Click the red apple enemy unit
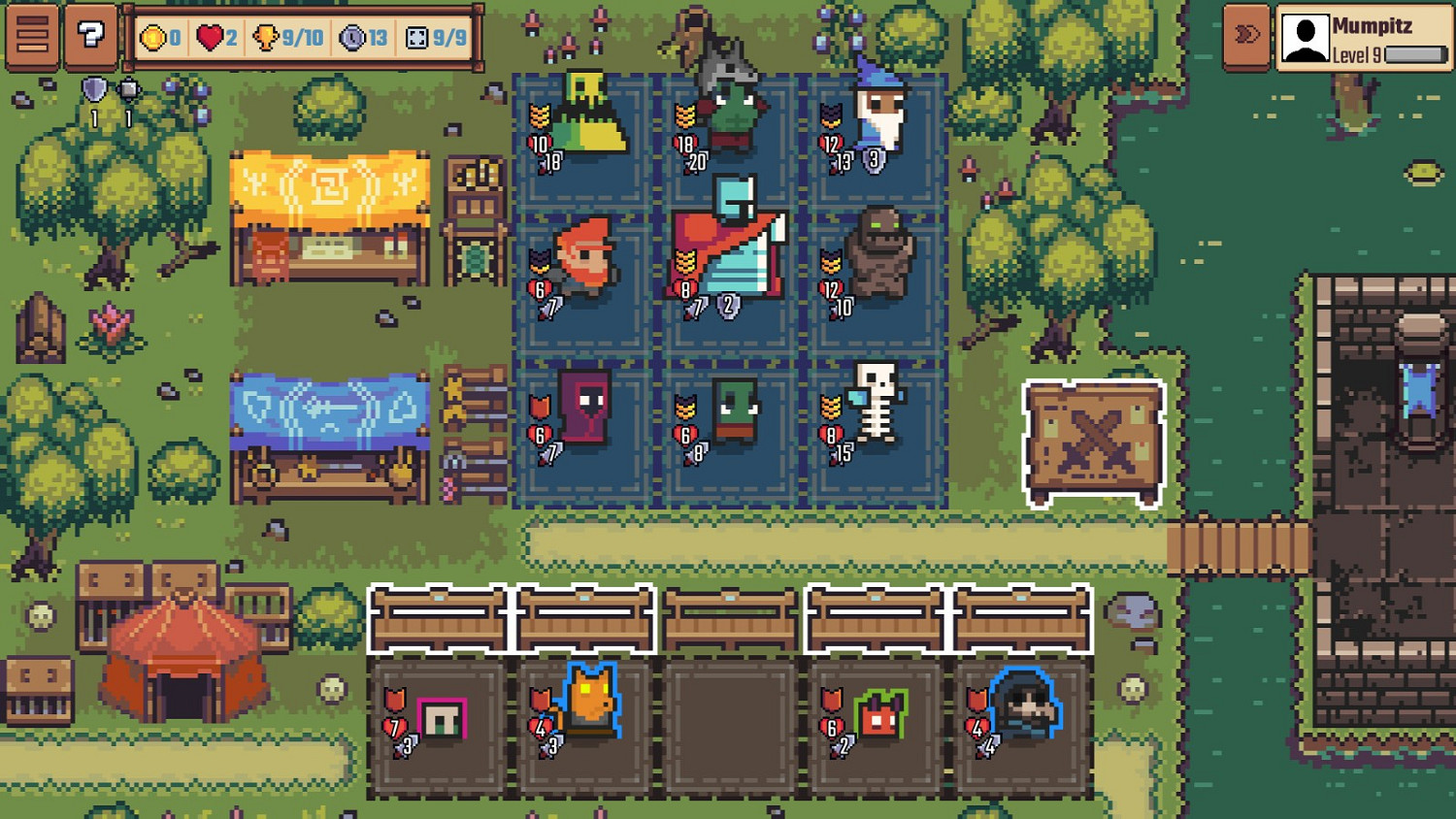 879,716
